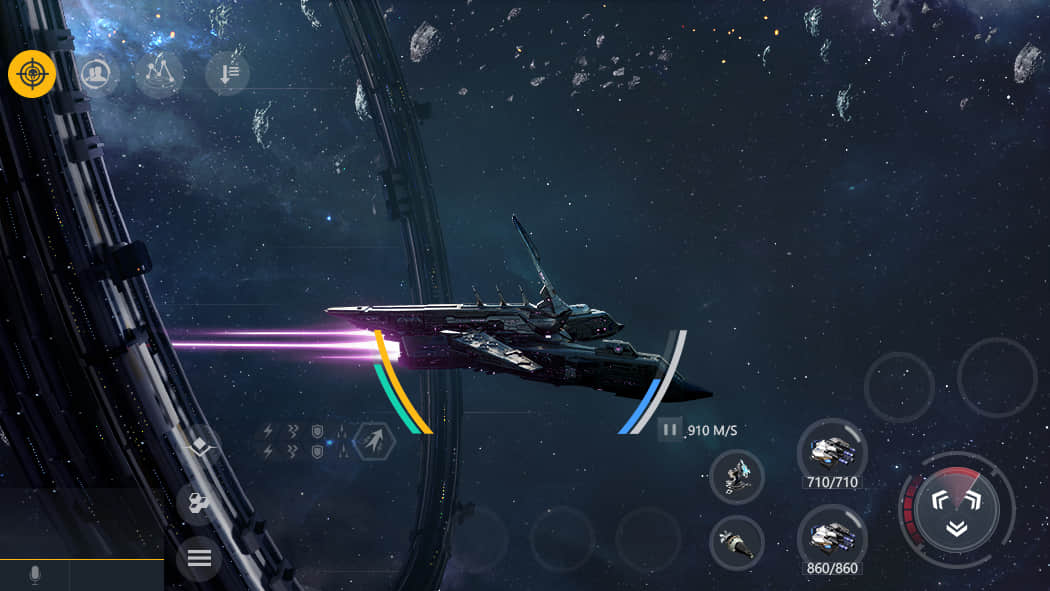
Task: Tap the microphone voice chat button
Action: coord(35,574)
